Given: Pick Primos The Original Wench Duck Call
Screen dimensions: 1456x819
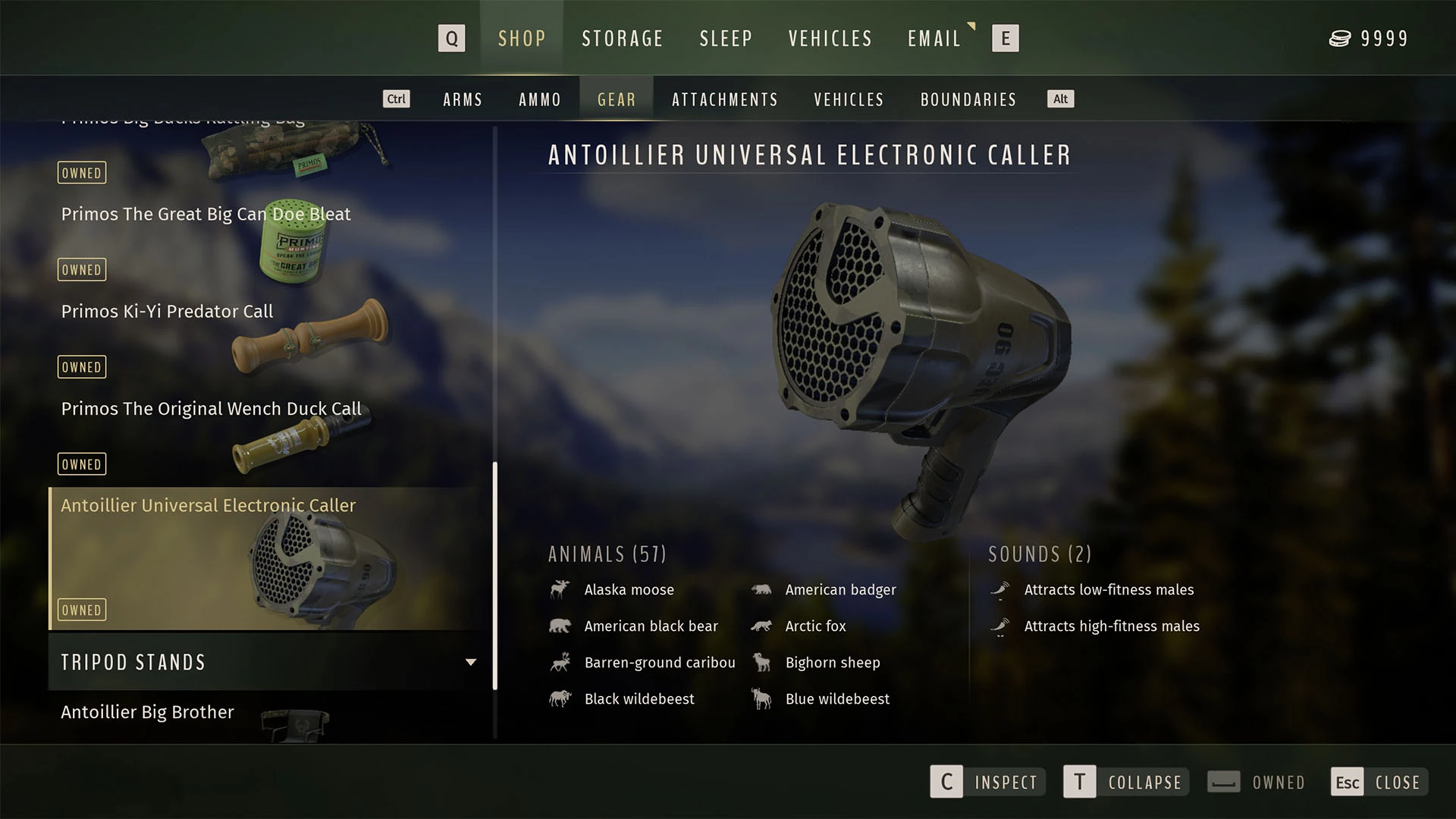Looking at the screenshot, I should coord(211,409).
